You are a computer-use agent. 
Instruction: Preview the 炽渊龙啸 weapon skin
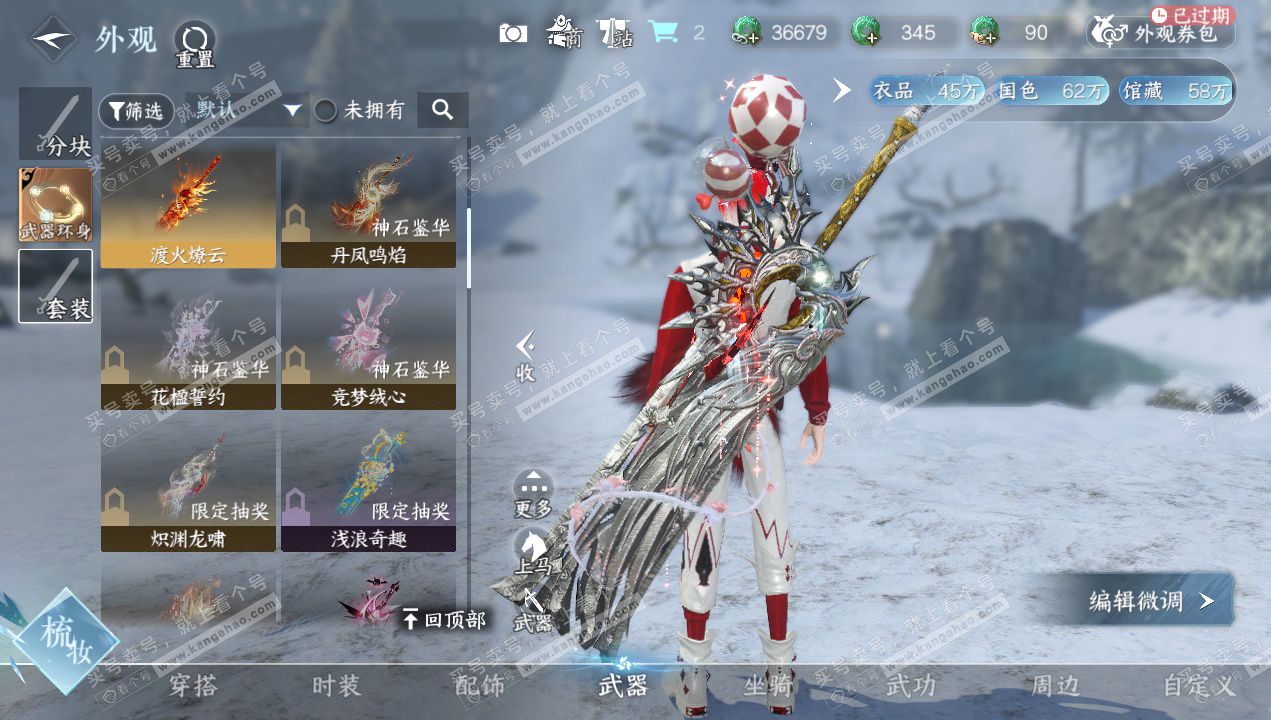coord(188,492)
